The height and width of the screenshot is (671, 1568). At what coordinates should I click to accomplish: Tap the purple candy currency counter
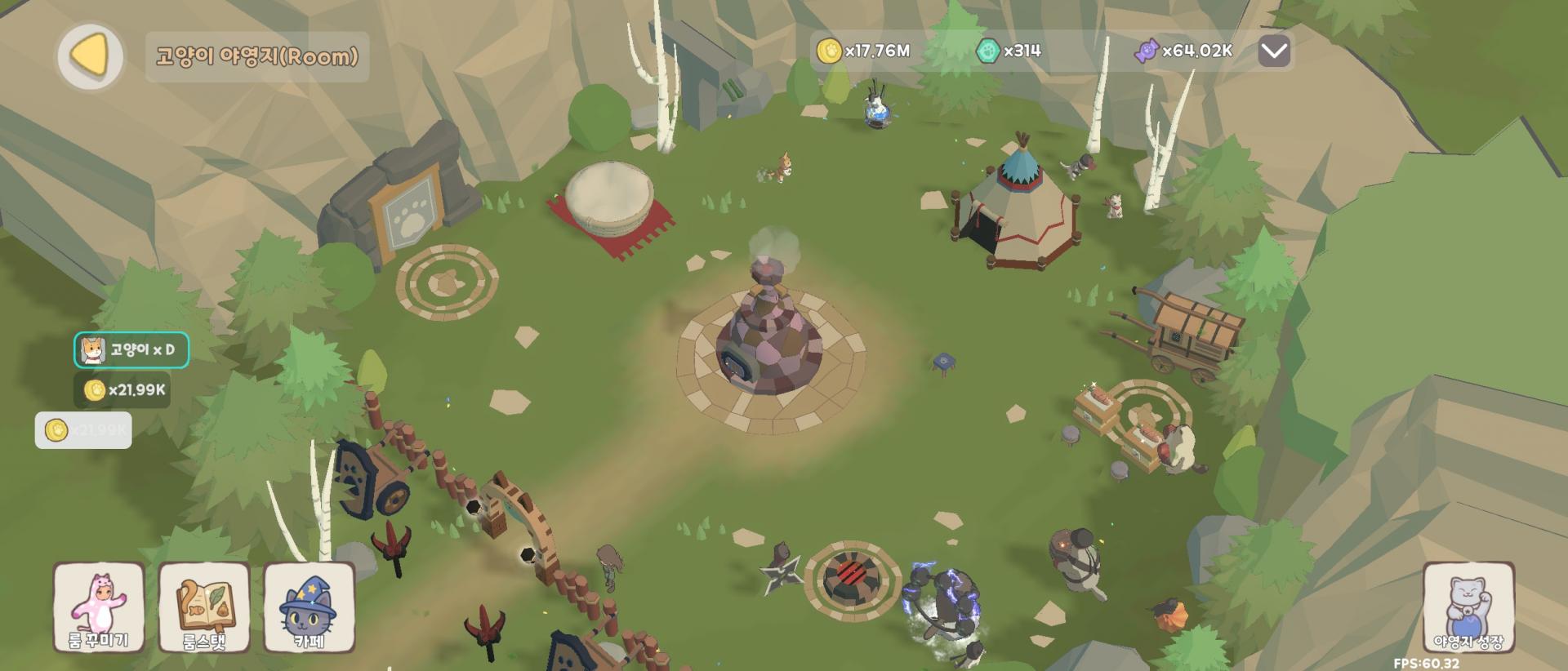[1183, 51]
